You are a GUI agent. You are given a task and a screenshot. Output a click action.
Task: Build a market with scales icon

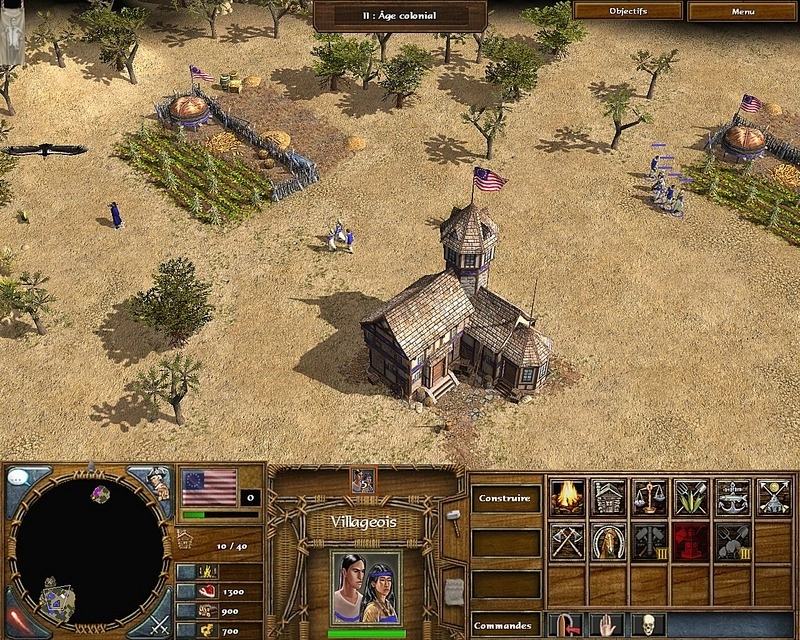649,497
